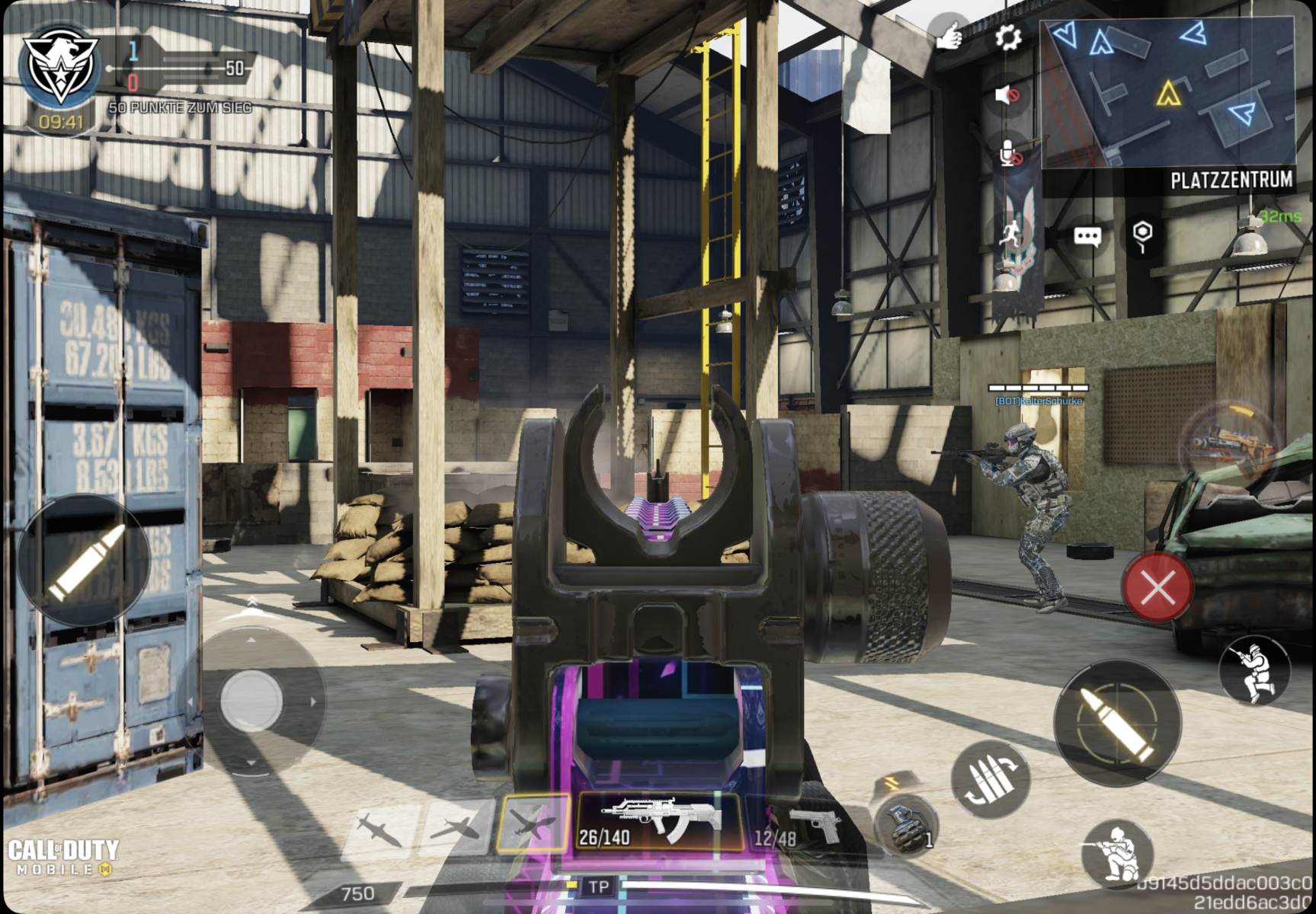
Task: Tap the kneeling soldier crouch button
Action: (1116, 854)
